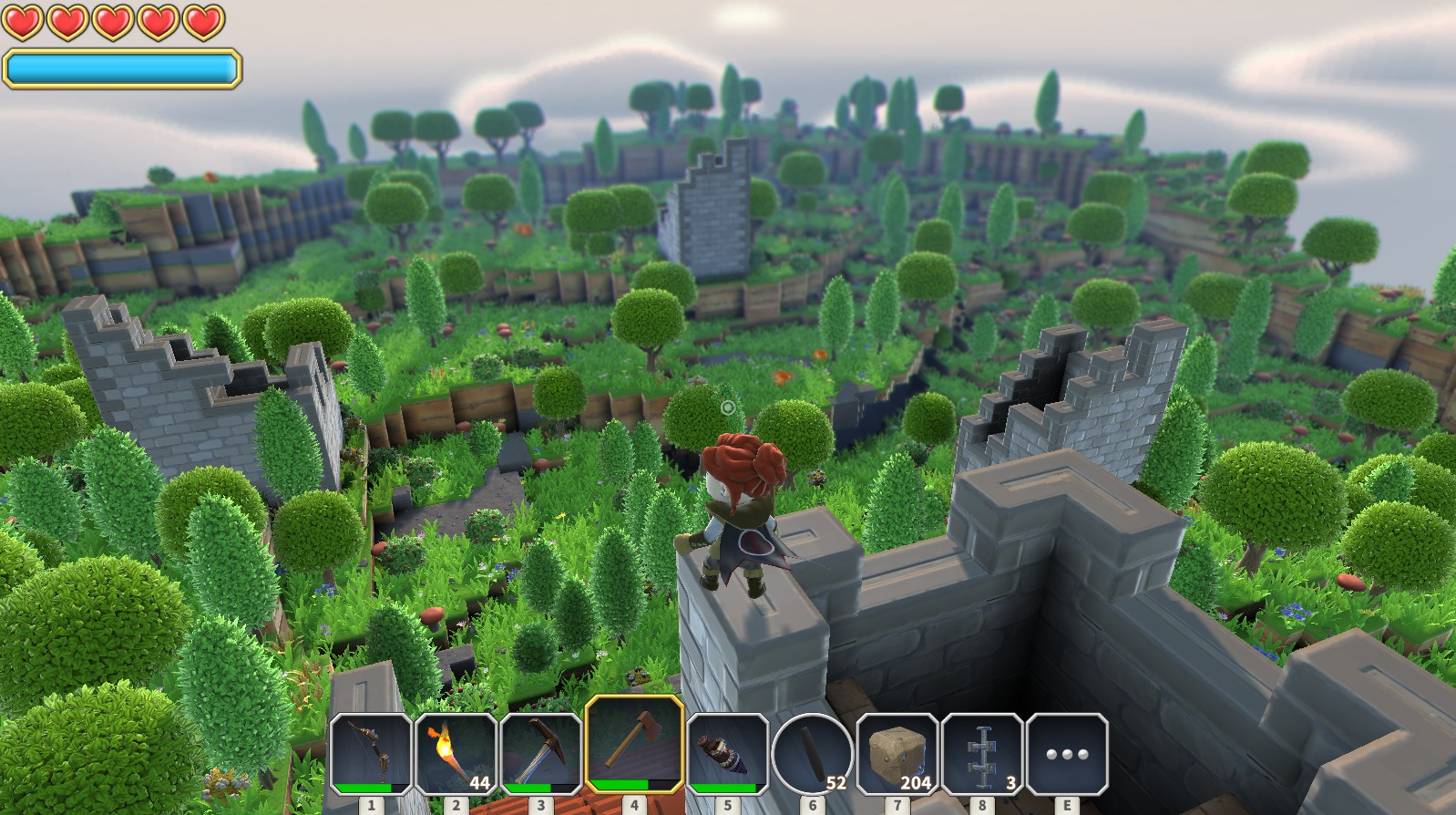Equip the torch stack of 44

pos(456,753)
